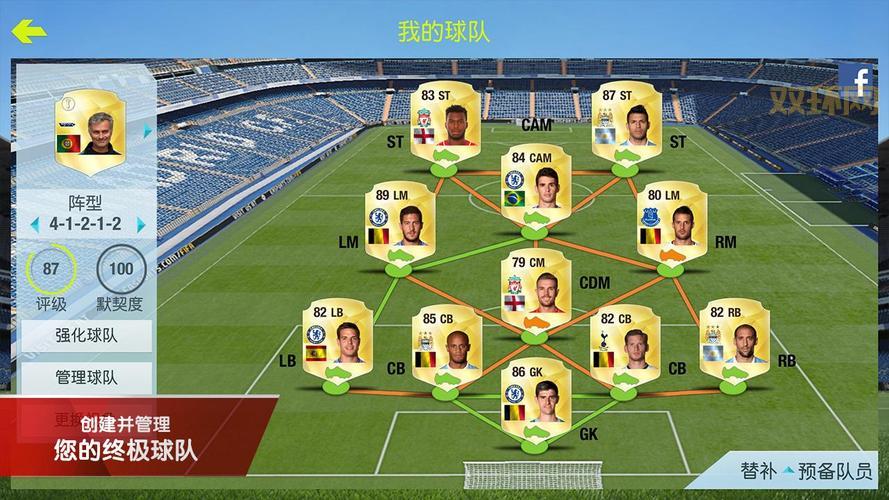The image size is (889, 500).
Task: Open the 强化球队 menu
Action: (x=85, y=334)
